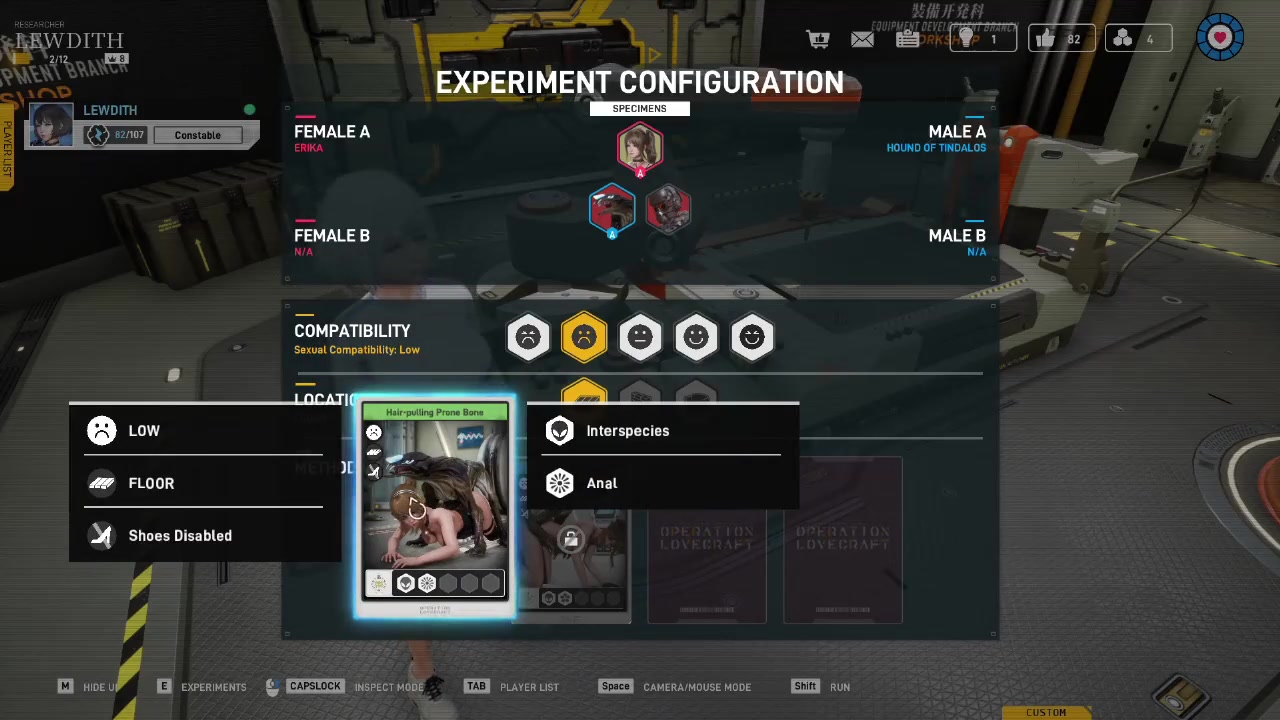Choose the happiest grinning compatibility face
The width and height of the screenshot is (1280, 720).
pos(752,338)
